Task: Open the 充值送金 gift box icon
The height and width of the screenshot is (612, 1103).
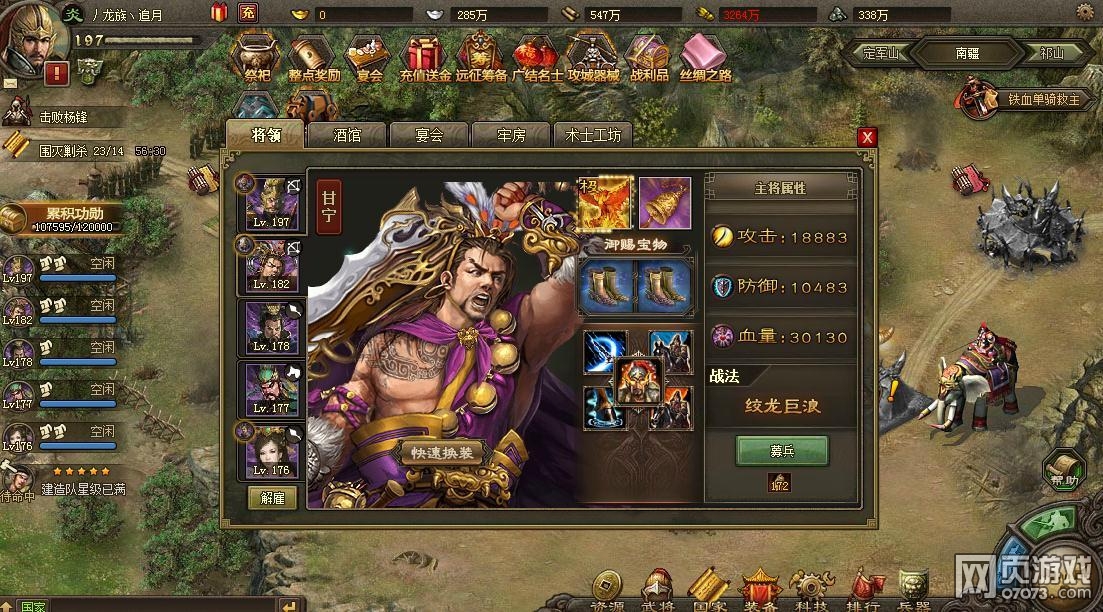Action: [x=424, y=58]
